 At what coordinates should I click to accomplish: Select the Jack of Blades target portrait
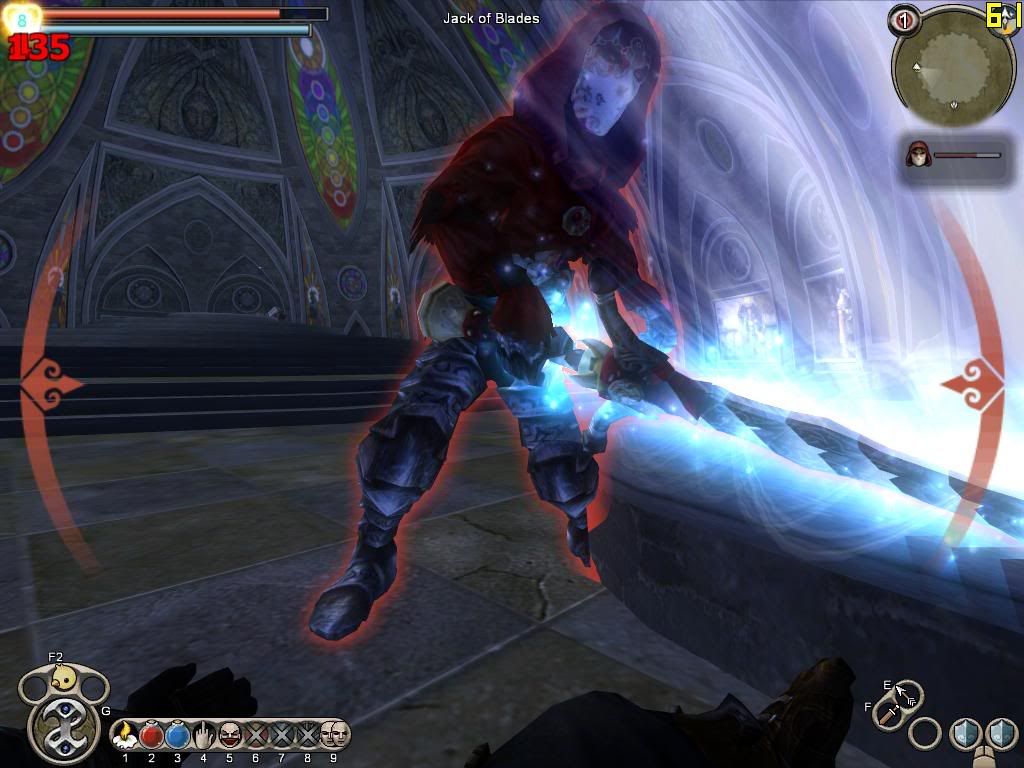pyautogui.click(x=917, y=155)
